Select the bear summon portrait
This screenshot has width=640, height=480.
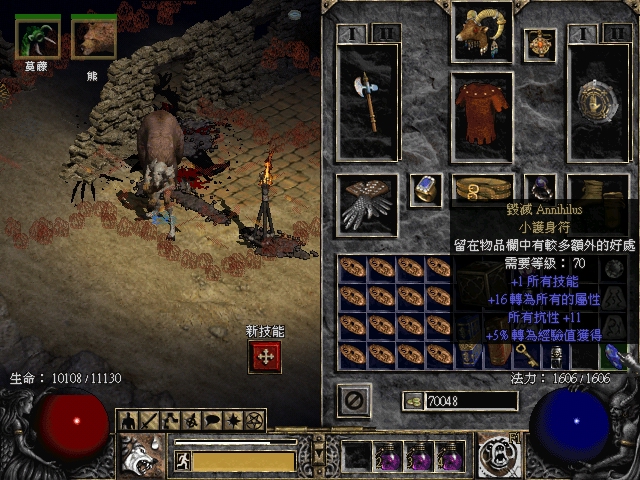click(94, 36)
